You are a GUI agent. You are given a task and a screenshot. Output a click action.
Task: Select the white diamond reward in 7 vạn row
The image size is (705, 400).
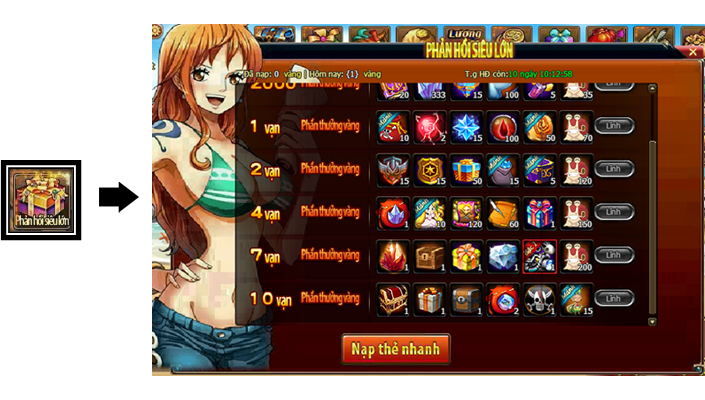pos(503,255)
